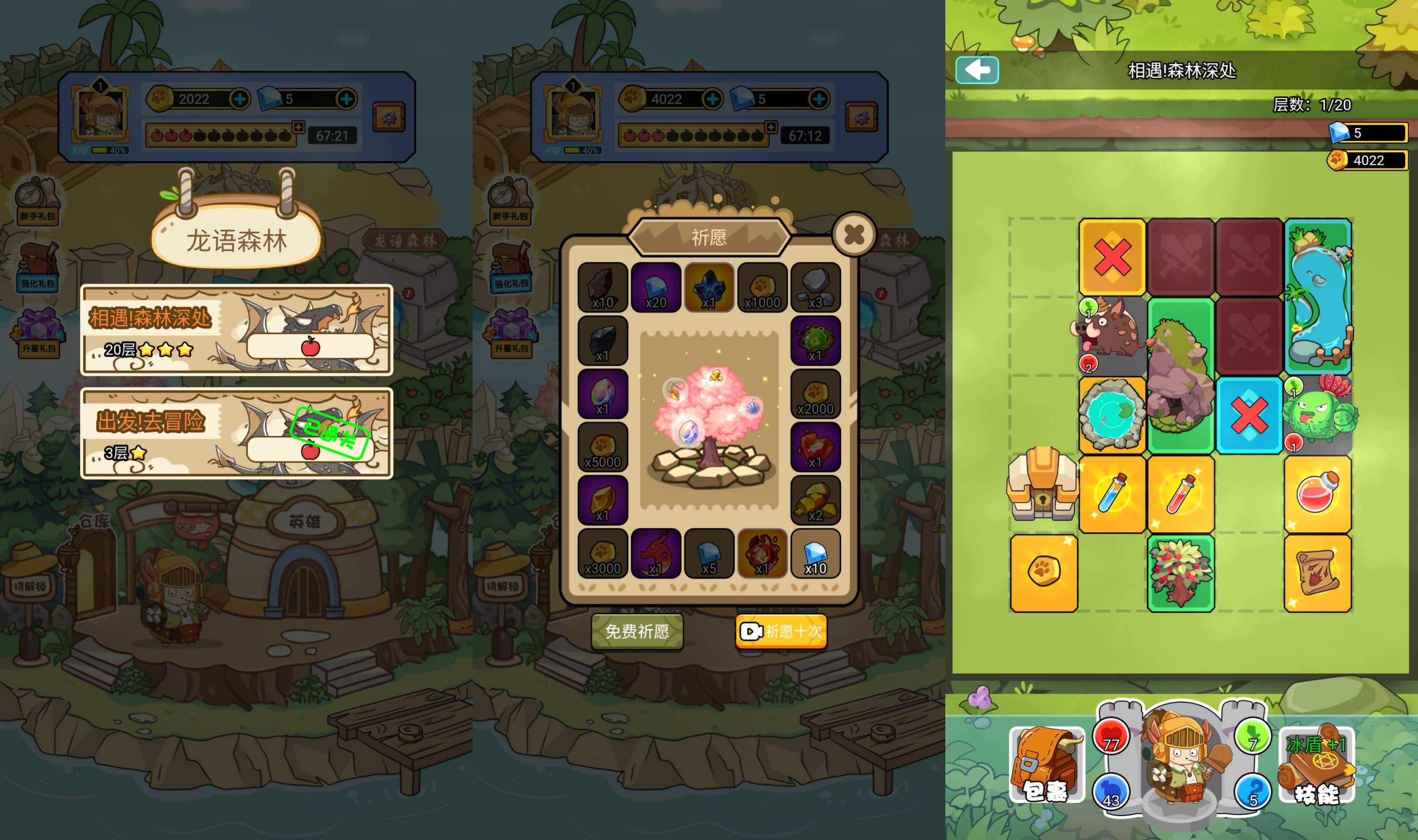The image size is (1418, 840).
Task: Select the x10 diamond reward slot
Action: (x=815, y=553)
